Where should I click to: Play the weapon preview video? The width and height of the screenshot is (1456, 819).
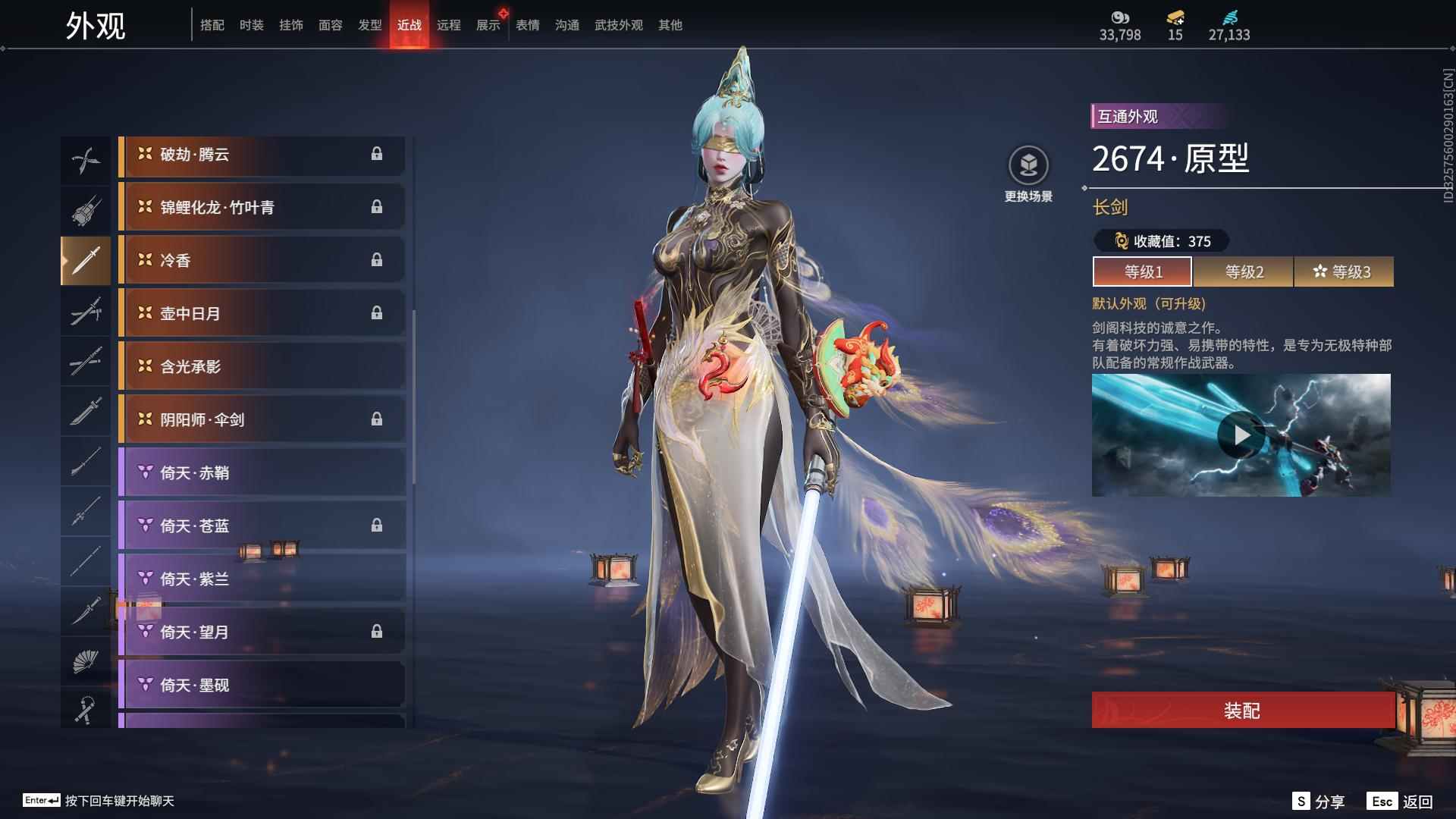(1241, 435)
